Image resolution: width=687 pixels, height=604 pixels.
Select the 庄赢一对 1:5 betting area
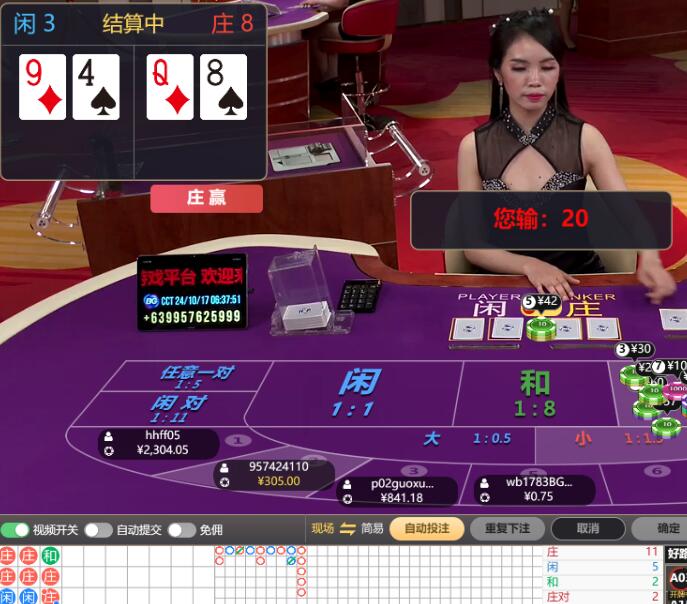pyautogui.click(x=195, y=377)
